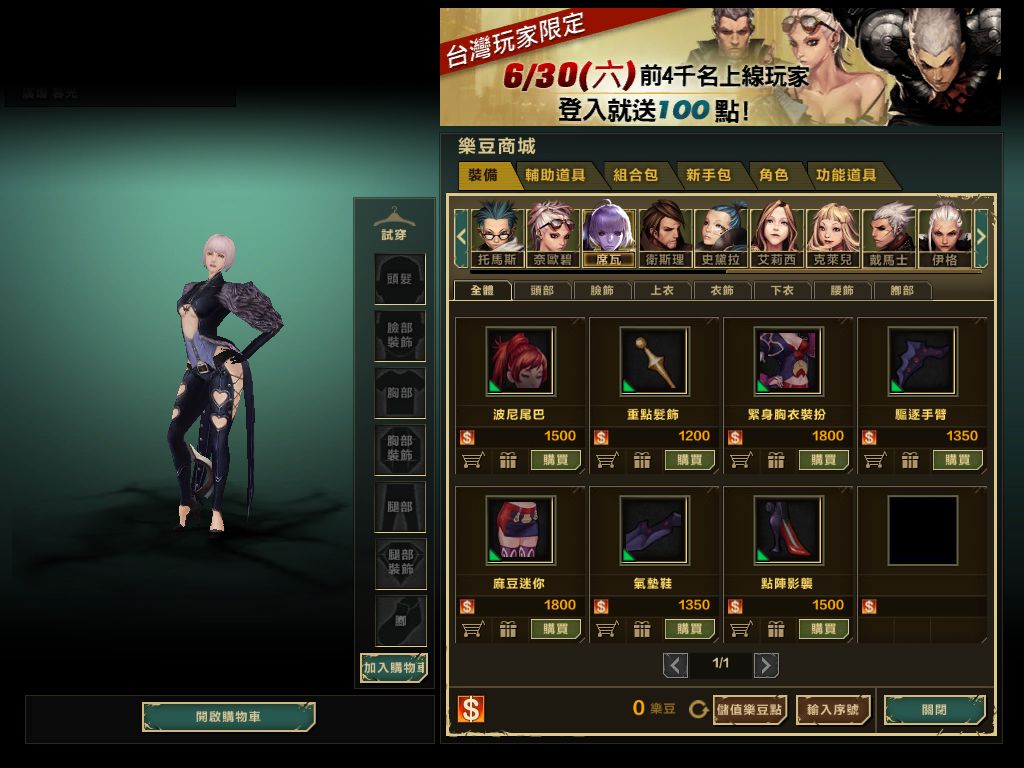Choose the 托馬斯 character portrait

[x=497, y=235]
